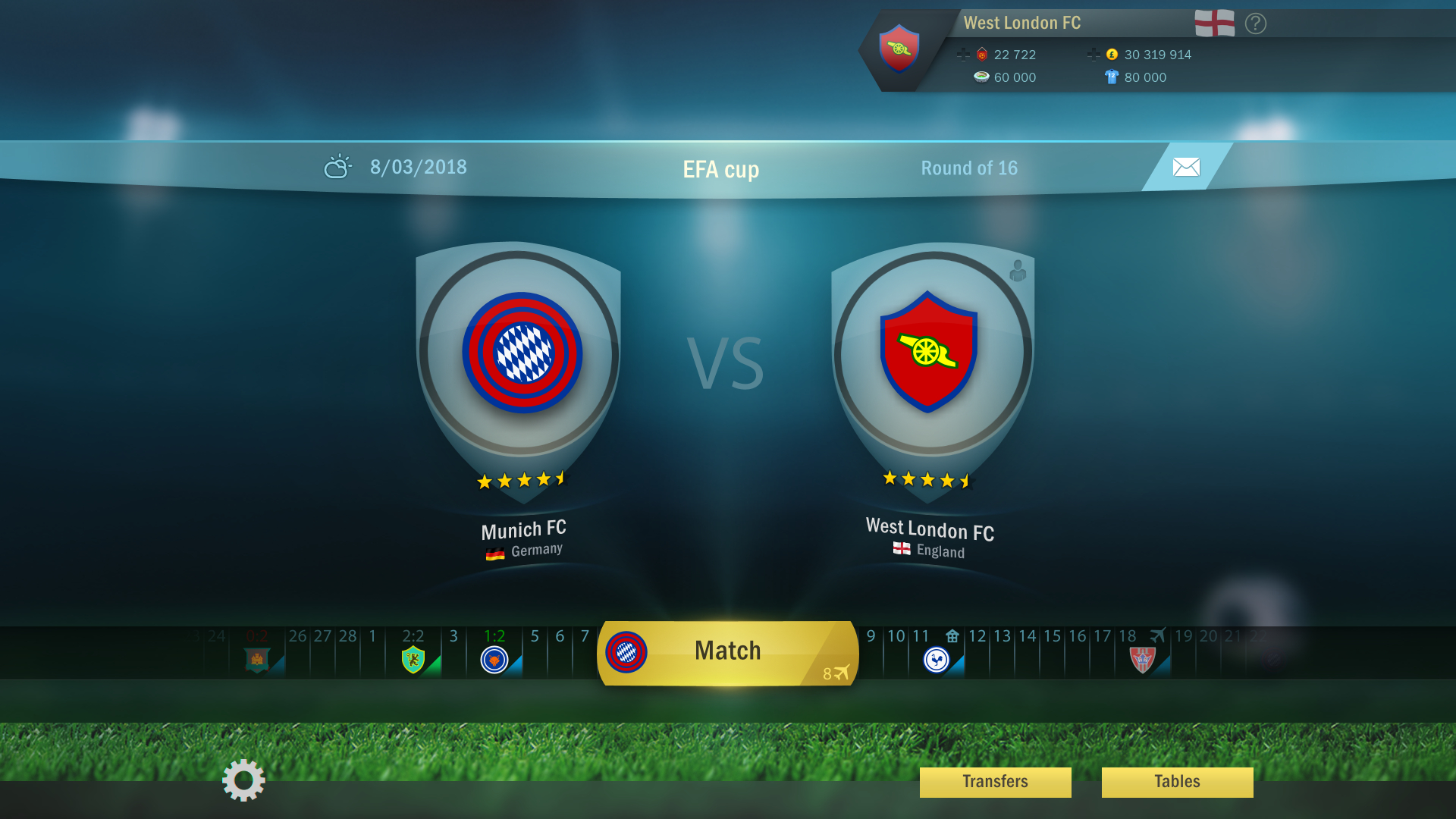Click the weather icon next to the date

click(337, 165)
